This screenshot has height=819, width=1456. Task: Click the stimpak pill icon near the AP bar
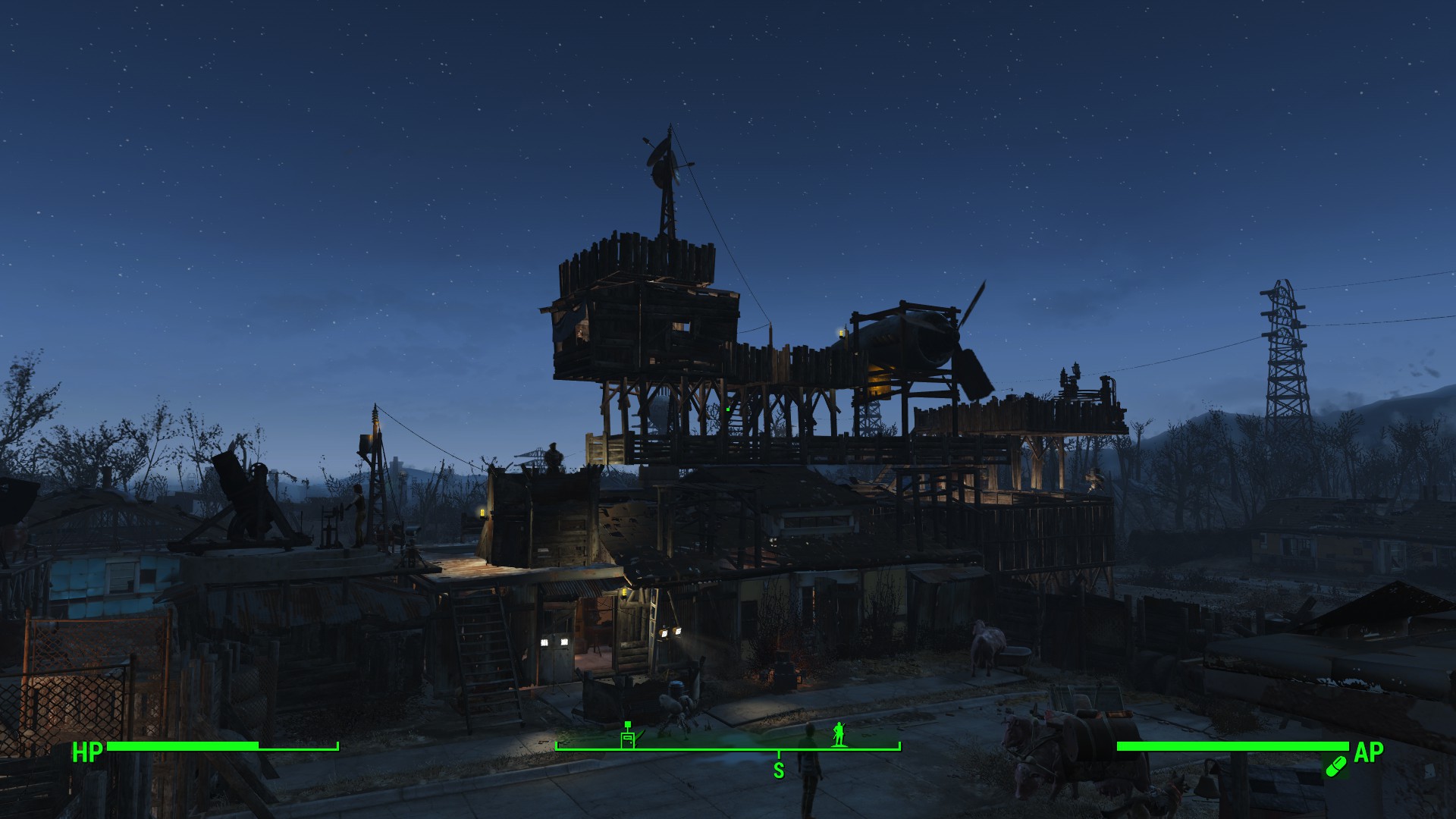pos(1335,766)
